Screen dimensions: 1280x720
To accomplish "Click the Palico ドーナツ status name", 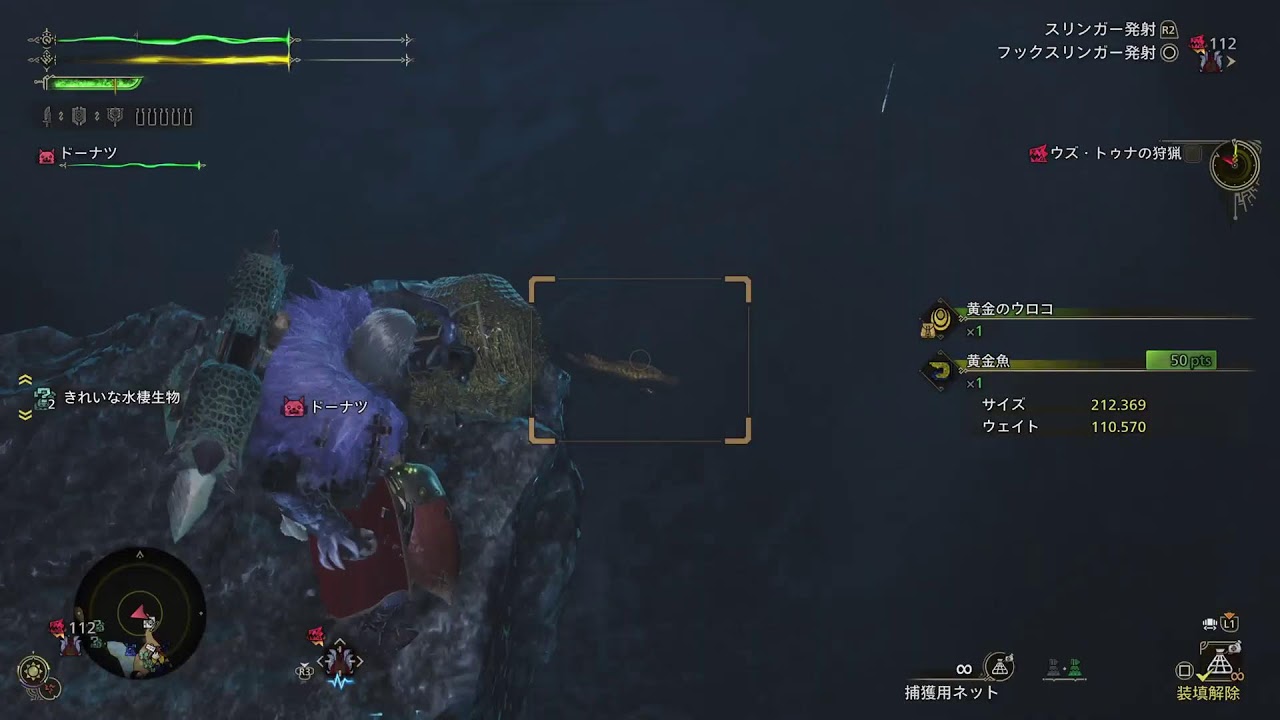I will 88,153.
